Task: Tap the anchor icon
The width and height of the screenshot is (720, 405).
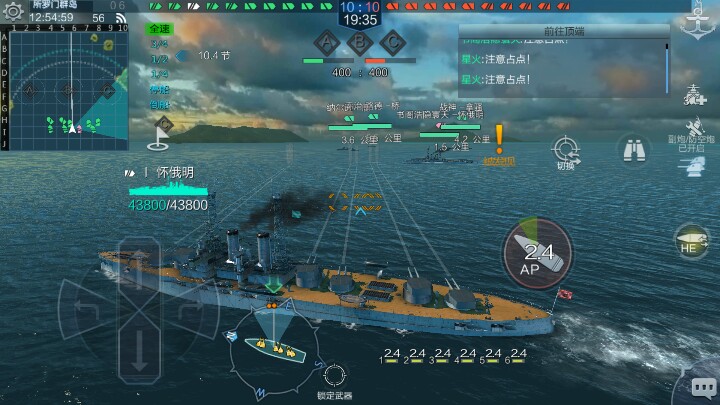Action: tap(696, 20)
